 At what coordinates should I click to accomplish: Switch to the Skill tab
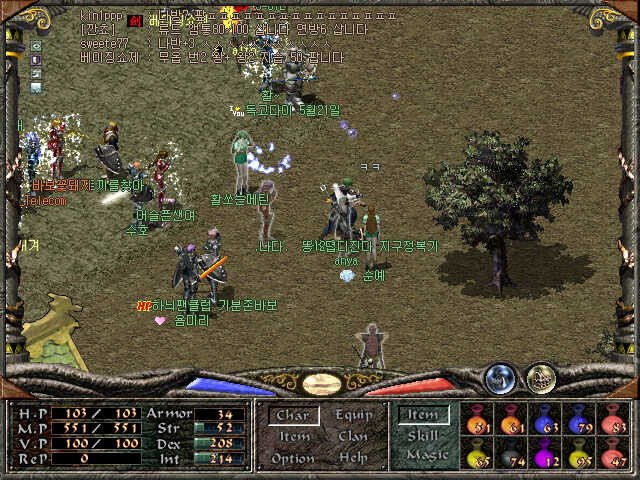point(424,436)
